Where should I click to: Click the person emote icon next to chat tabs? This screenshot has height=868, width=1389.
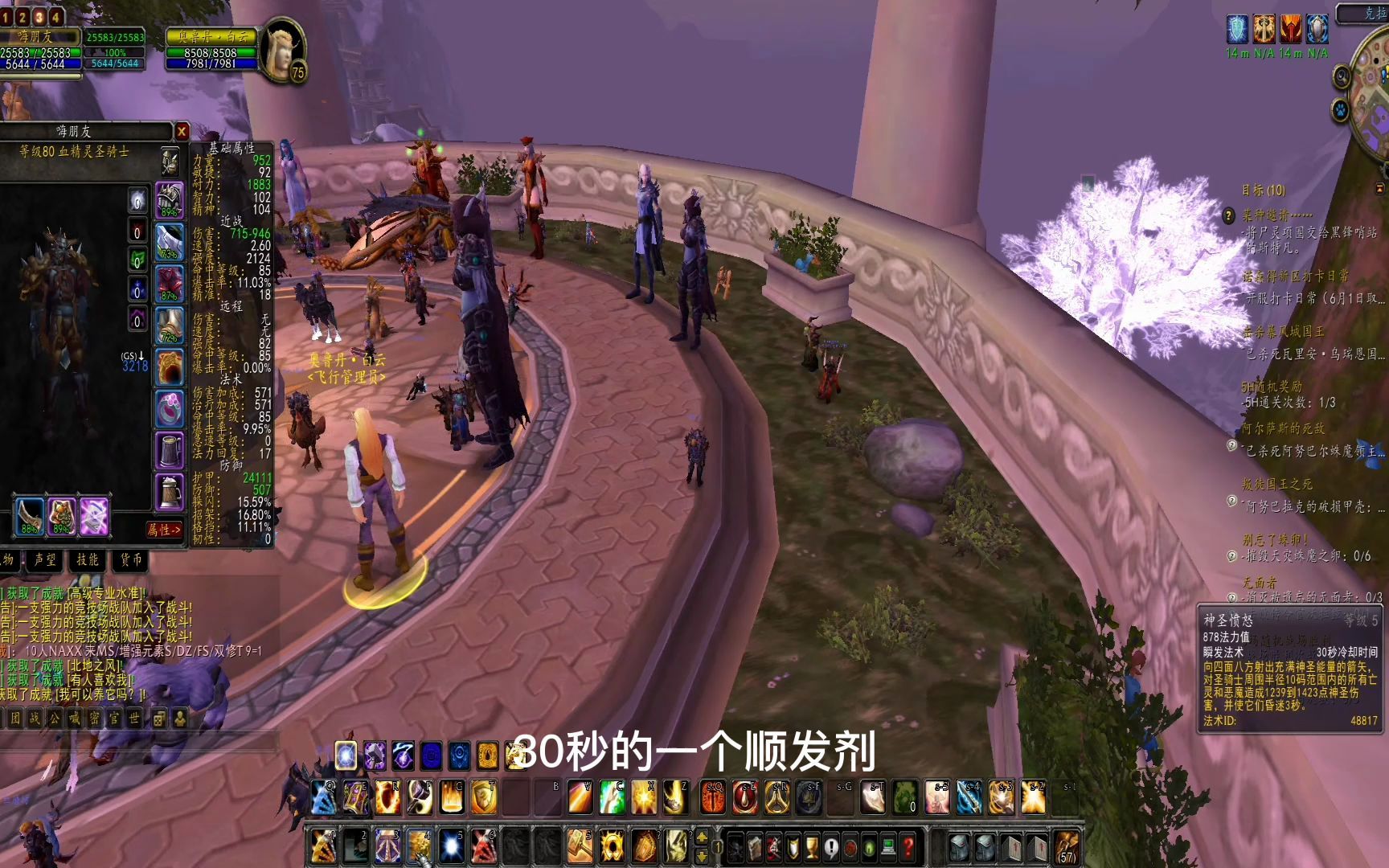[x=180, y=718]
